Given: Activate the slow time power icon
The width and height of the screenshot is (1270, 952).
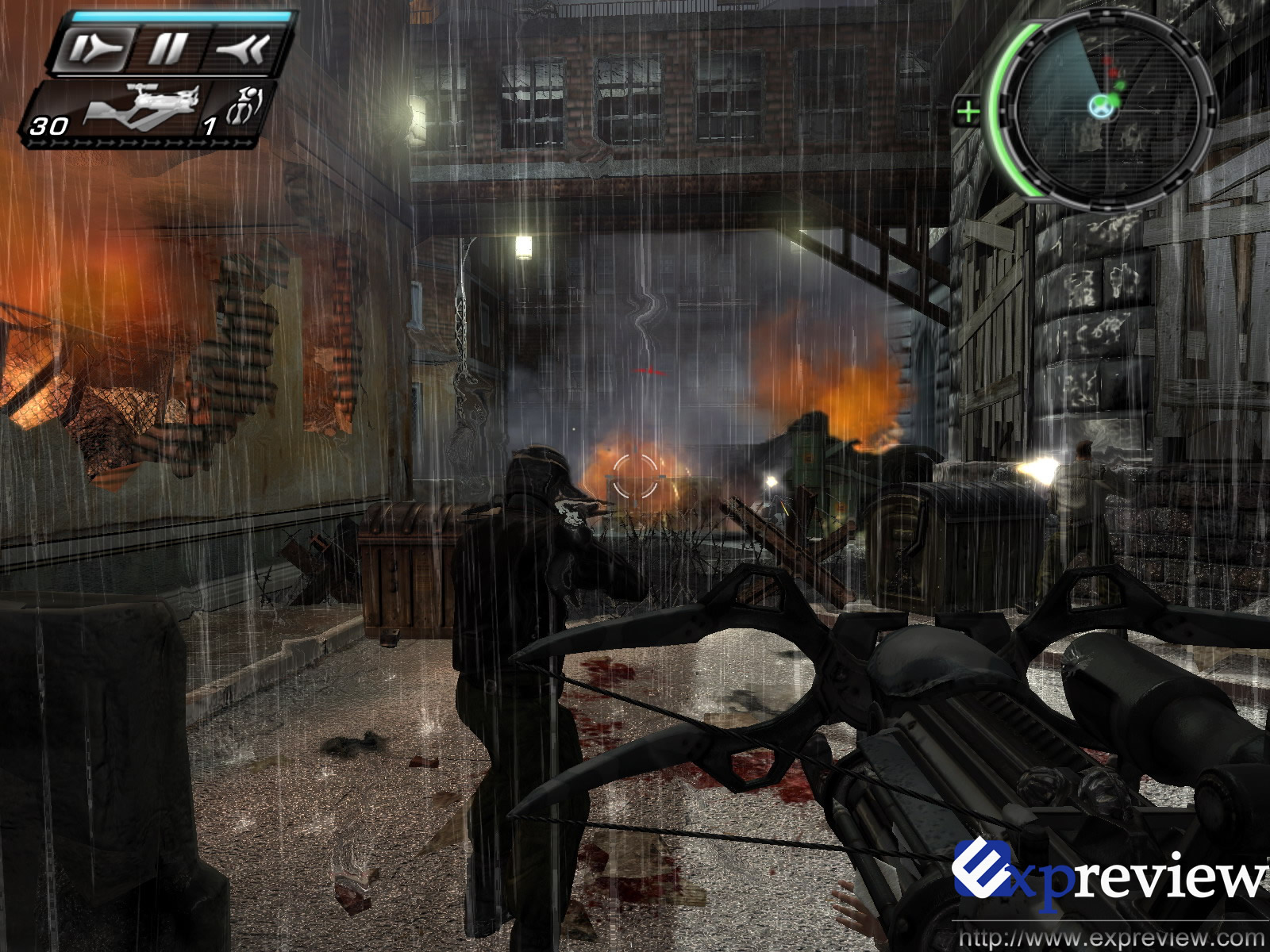Looking at the screenshot, I should [x=95, y=49].
